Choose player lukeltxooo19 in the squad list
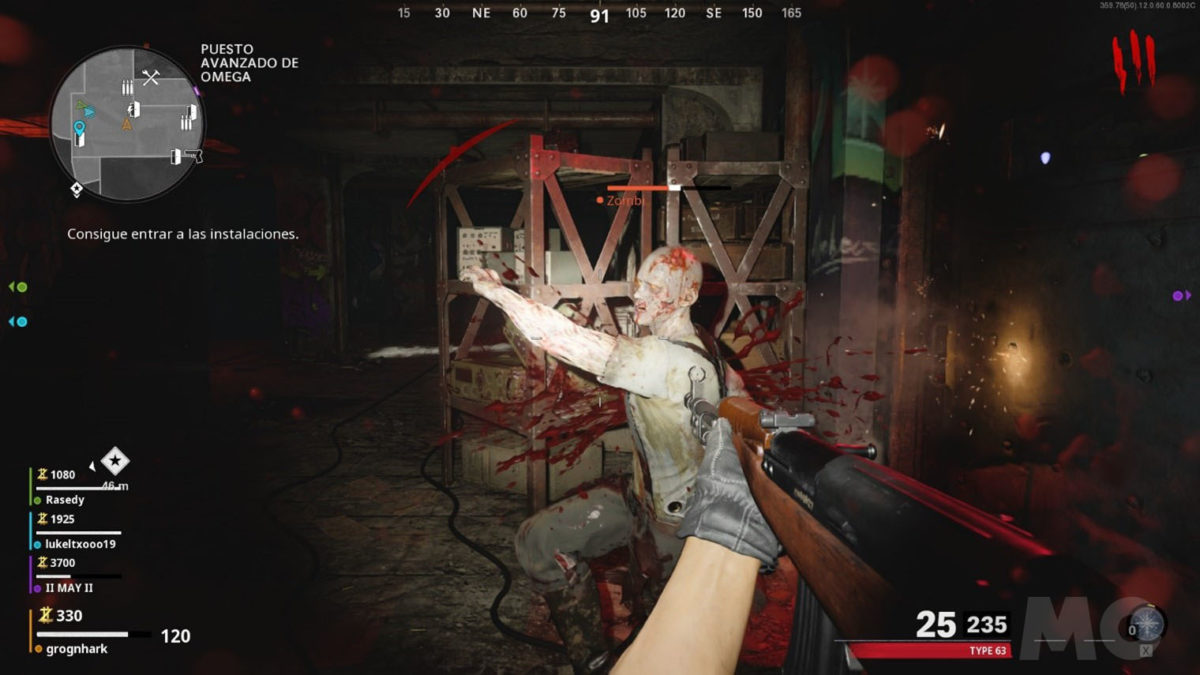The height and width of the screenshot is (675, 1200). pos(80,544)
